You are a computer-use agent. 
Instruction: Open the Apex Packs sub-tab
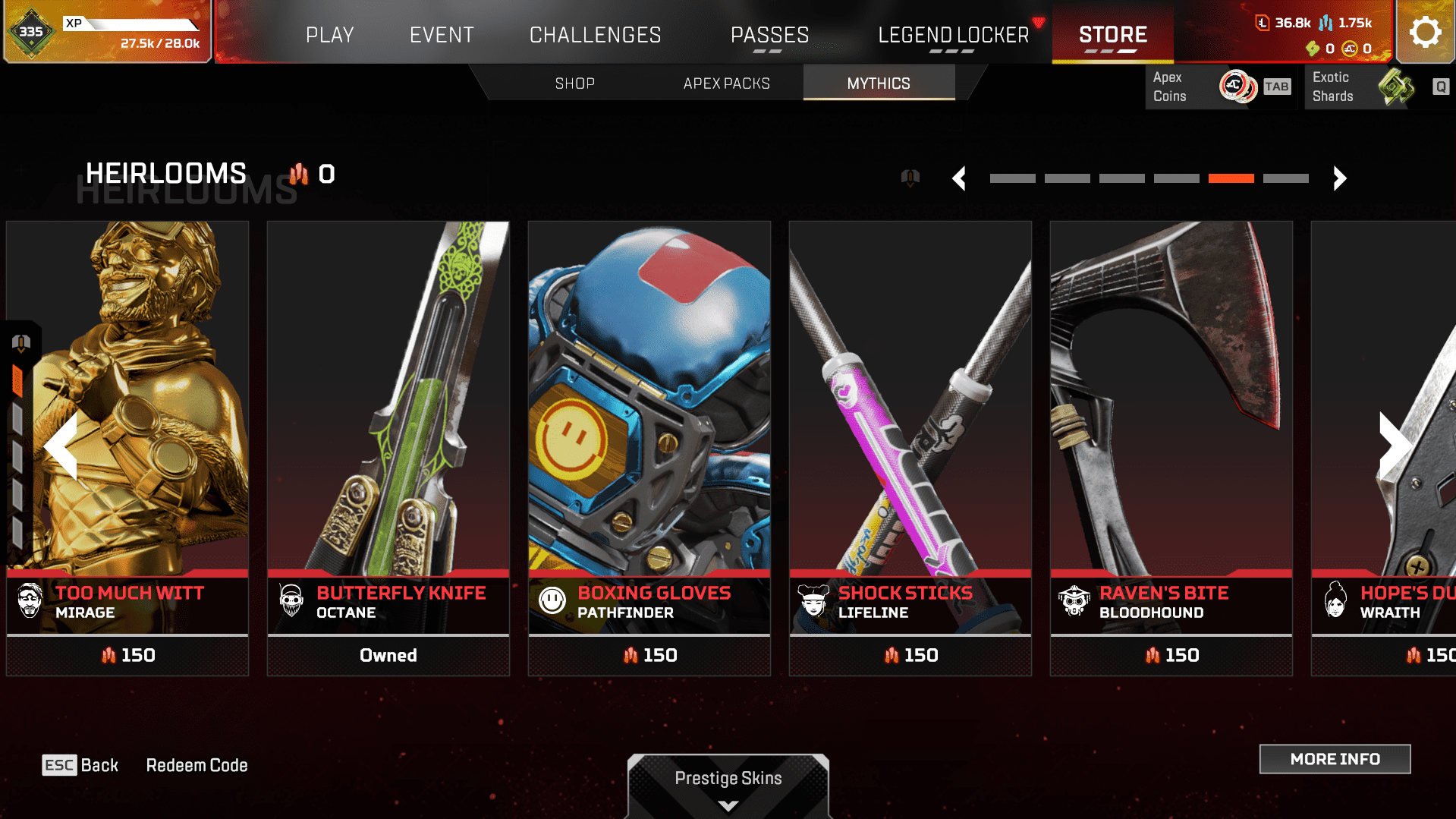(x=726, y=83)
